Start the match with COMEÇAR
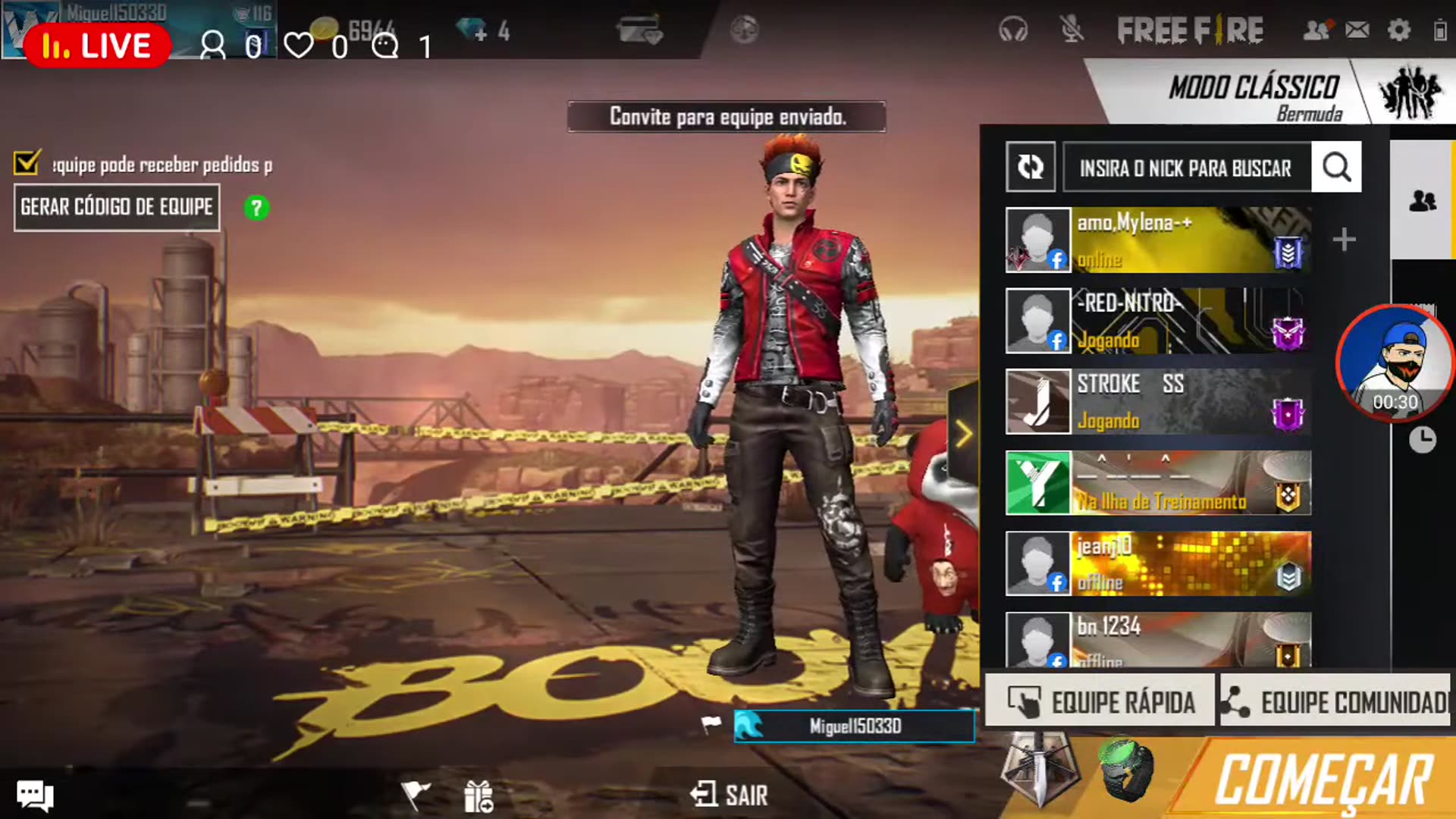The image size is (1456, 819). pos(1323,780)
